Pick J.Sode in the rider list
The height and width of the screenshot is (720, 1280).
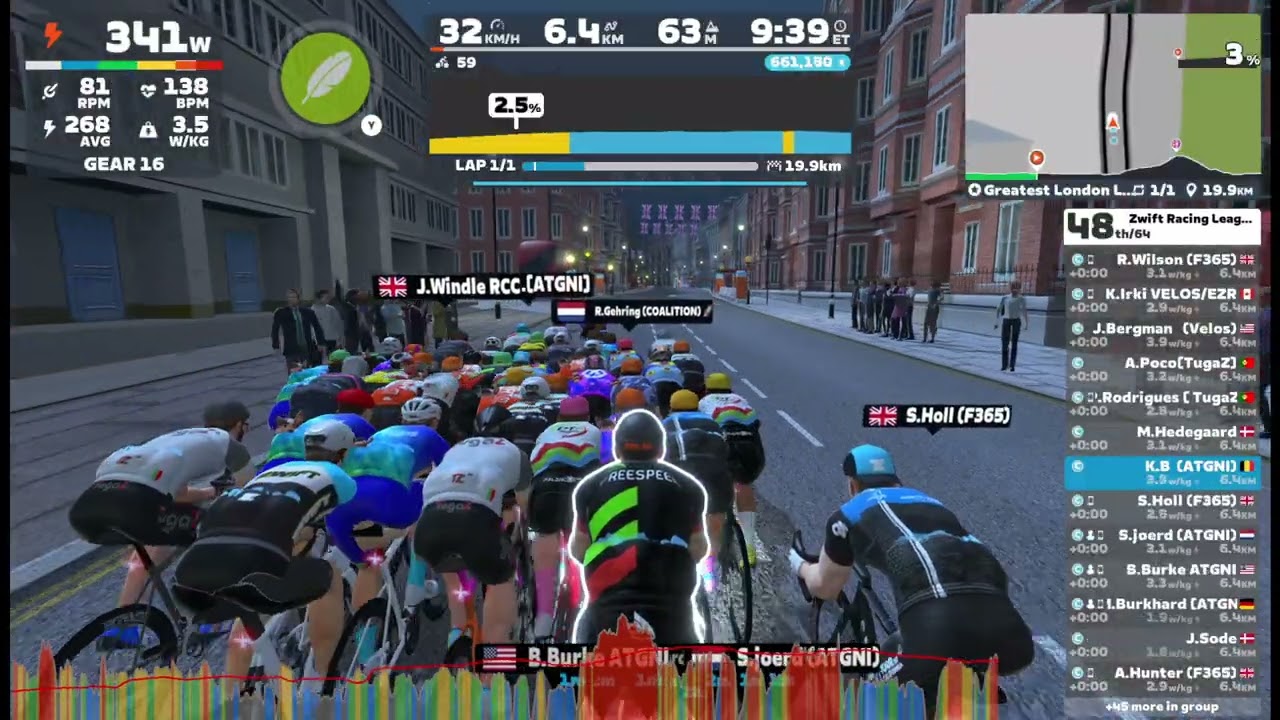coord(1162,644)
